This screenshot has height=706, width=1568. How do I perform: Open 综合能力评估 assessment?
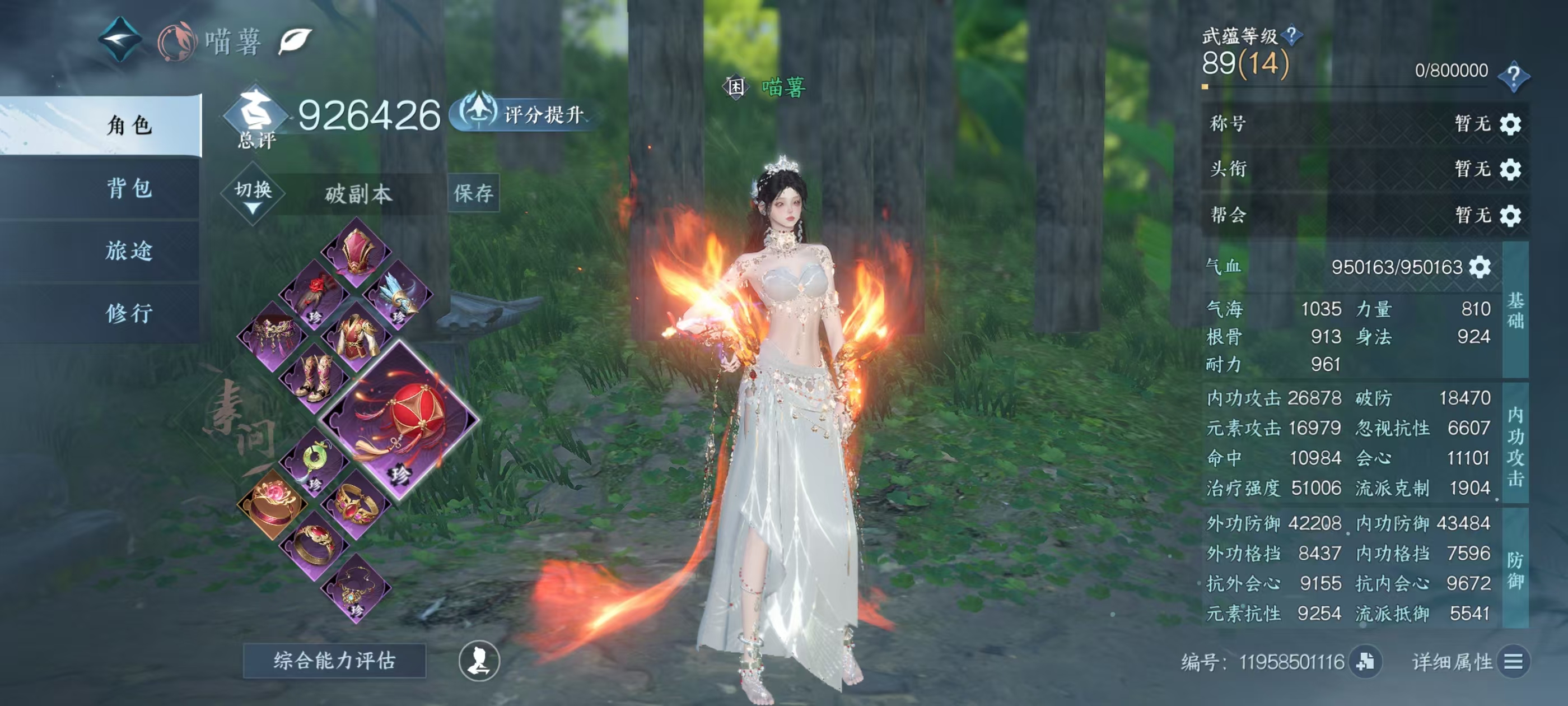(334, 660)
